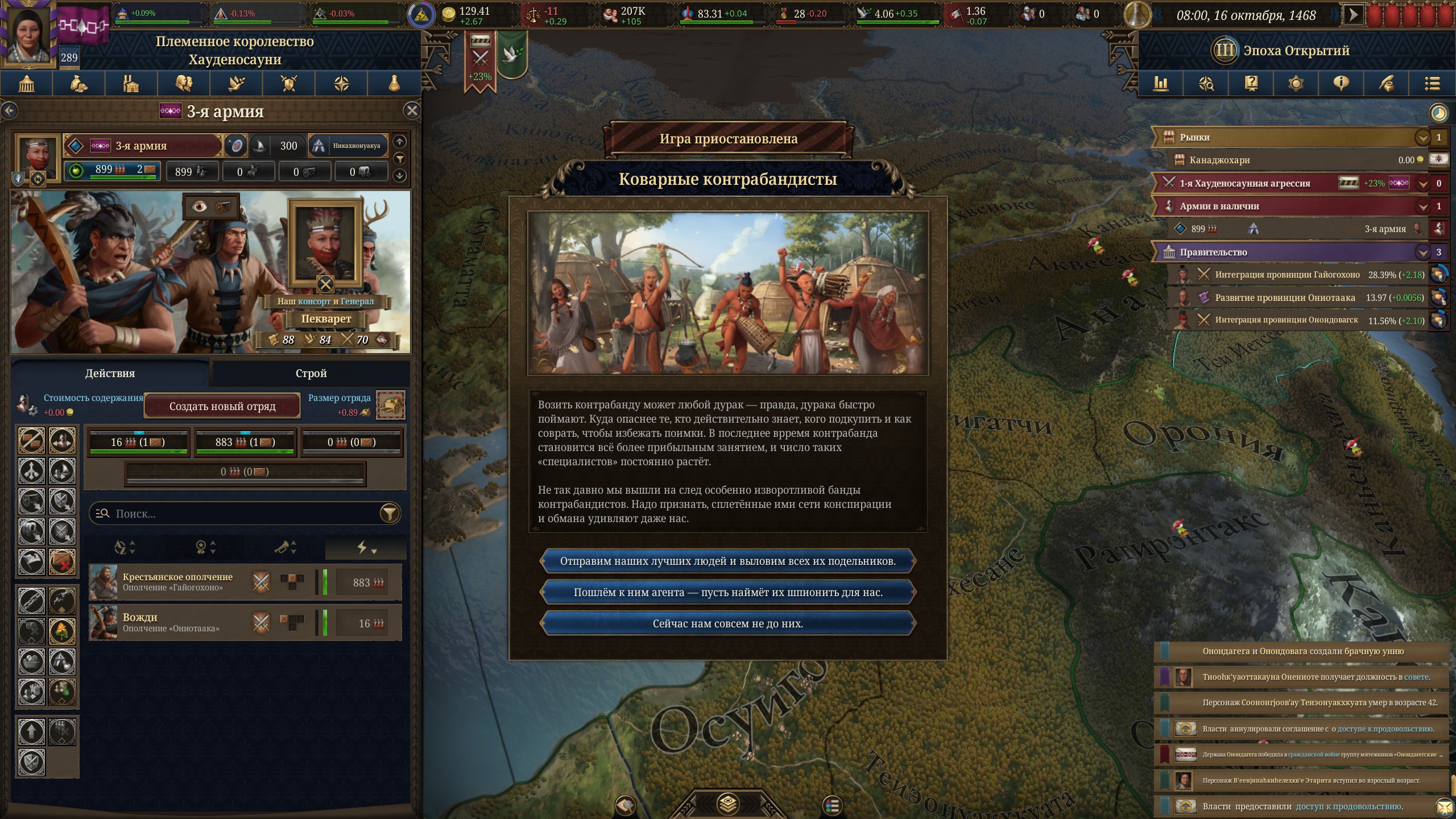This screenshot has width=1456, height=819.
Task: Select option to hire smugglers as spies
Action: (727, 593)
